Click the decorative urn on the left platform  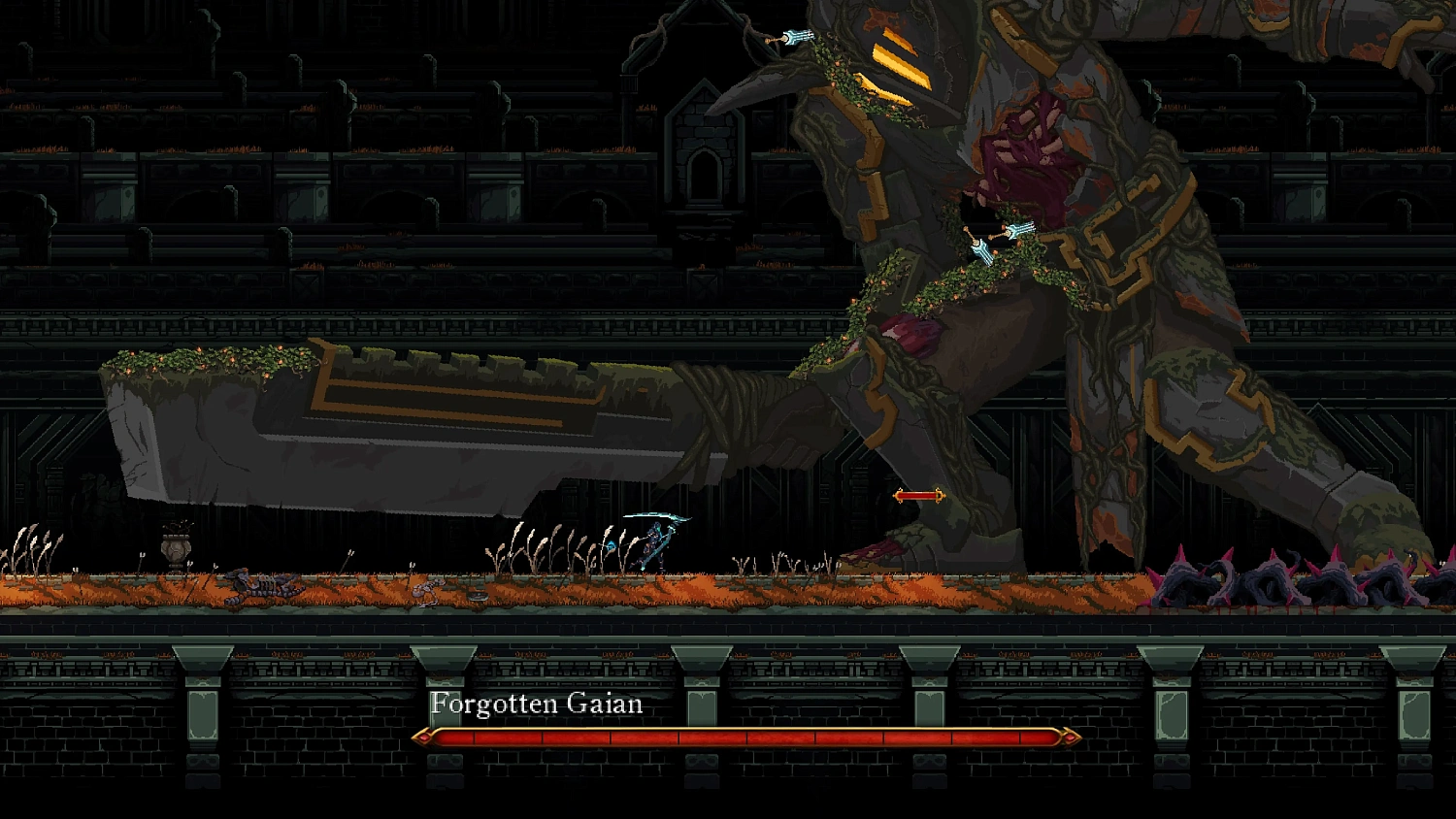178,548
